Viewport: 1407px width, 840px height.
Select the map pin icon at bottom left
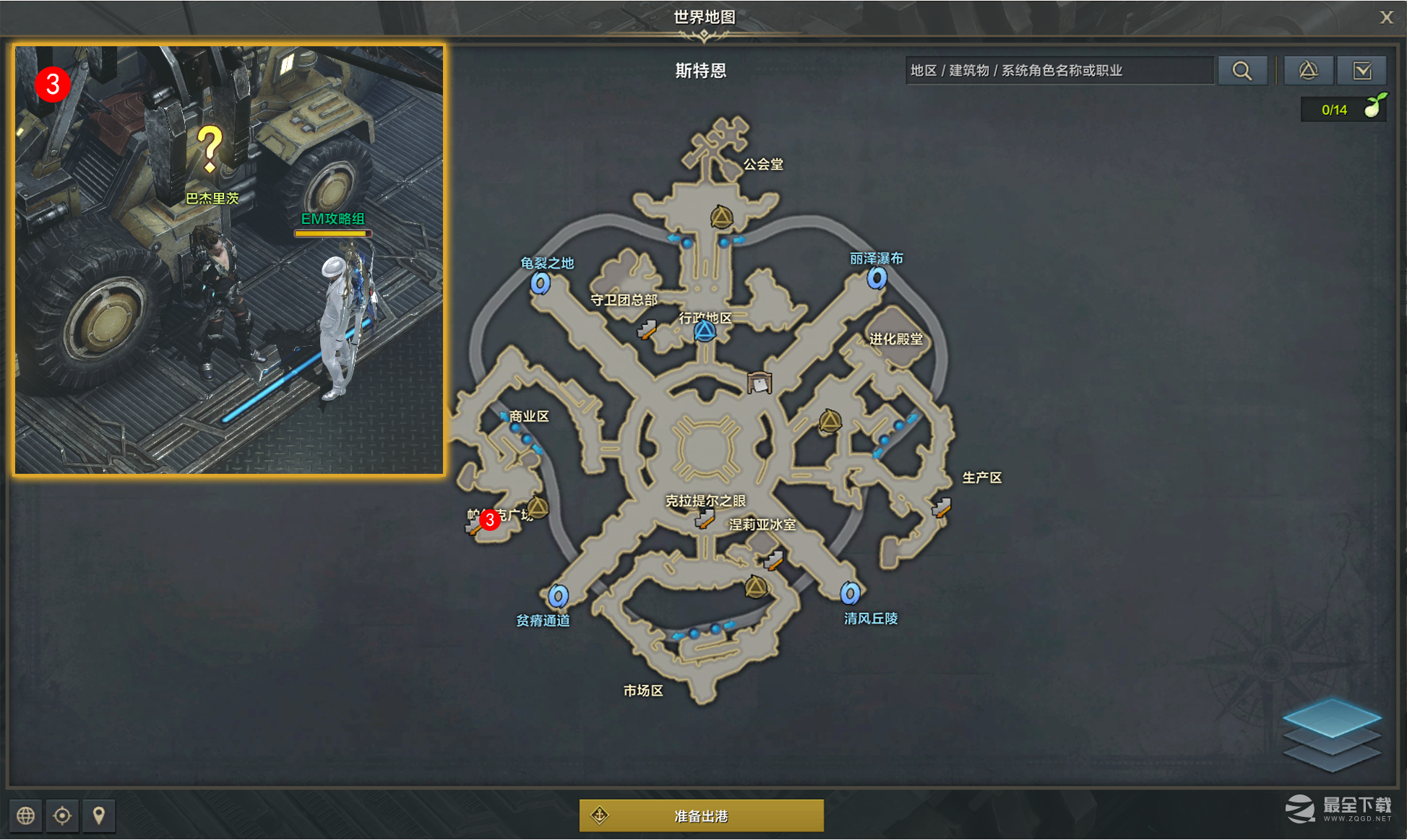click(x=99, y=815)
